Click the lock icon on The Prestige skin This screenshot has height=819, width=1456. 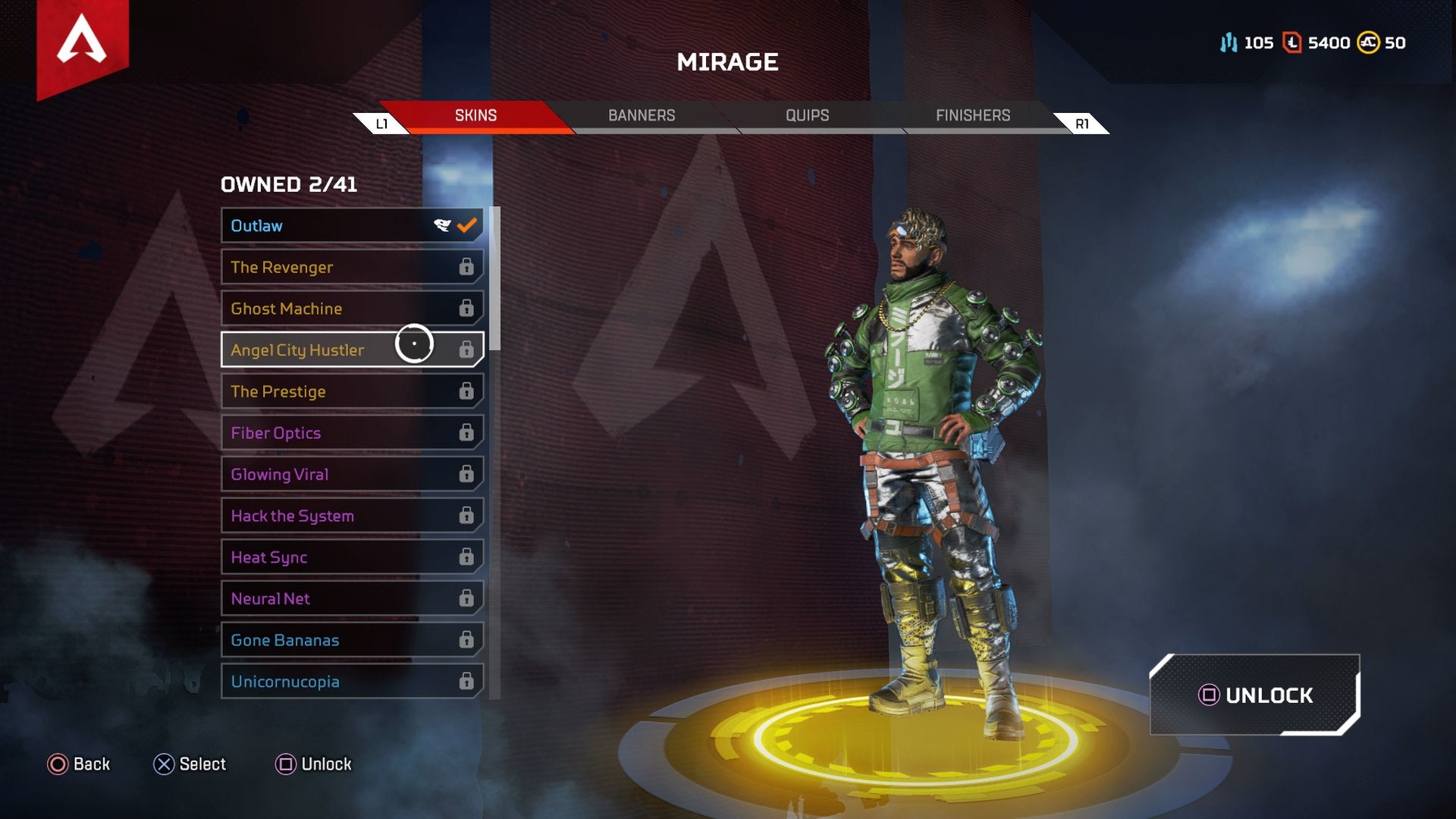467,391
